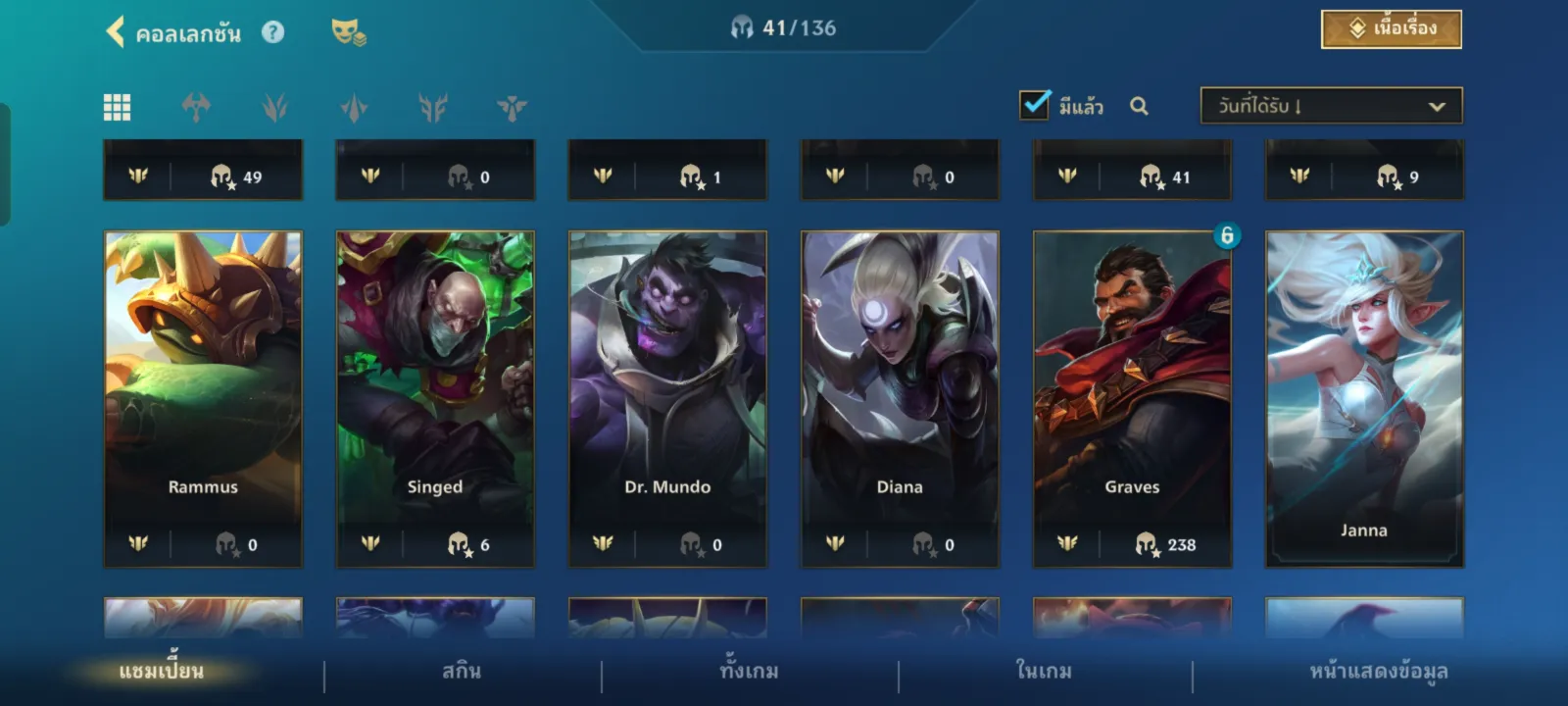Open the ทั้งเกม tab
Image resolution: width=1568 pixels, height=706 pixels.
[x=750, y=672]
